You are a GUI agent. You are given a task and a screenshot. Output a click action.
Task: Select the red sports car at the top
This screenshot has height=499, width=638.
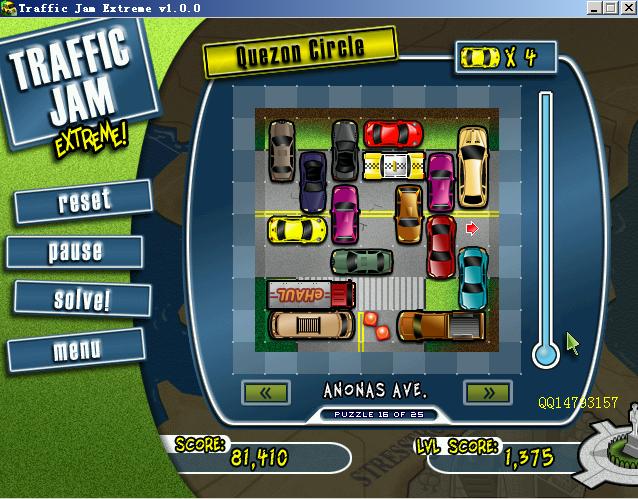[x=393, y=133]
